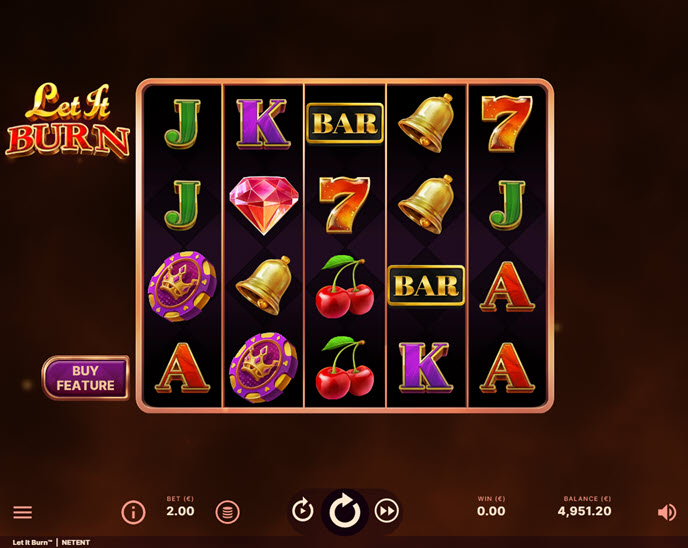Open the hamburger menu
The height and width of the screenshot is (548, 688).
pos(22,512)
